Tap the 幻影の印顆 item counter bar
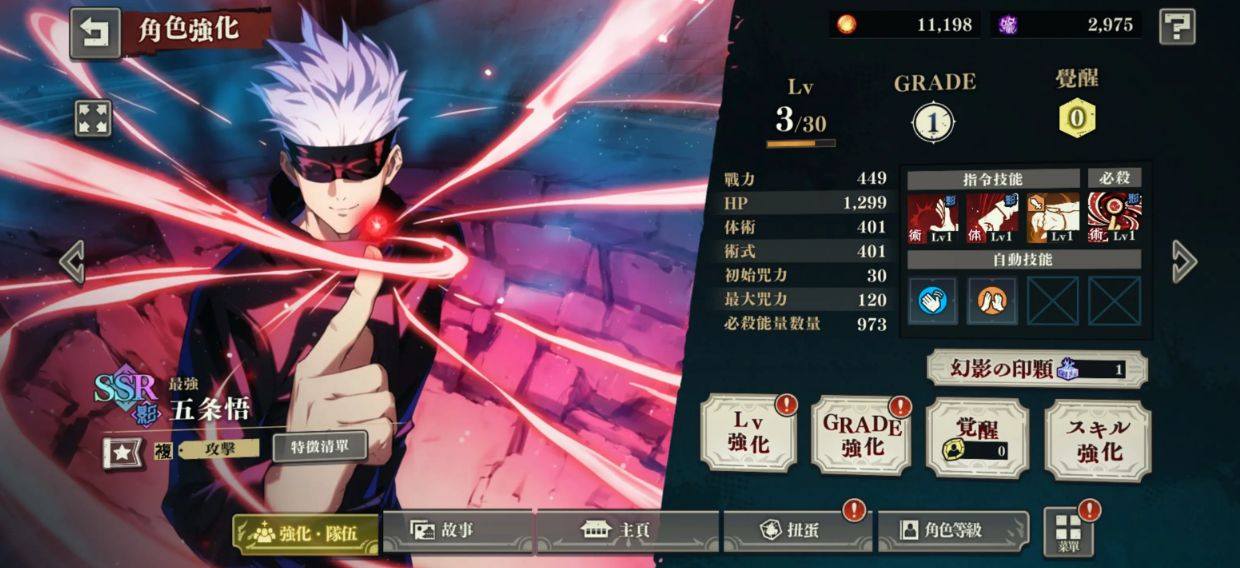Viewport: 1240px width, 568px height. (x=1036, y=369)
